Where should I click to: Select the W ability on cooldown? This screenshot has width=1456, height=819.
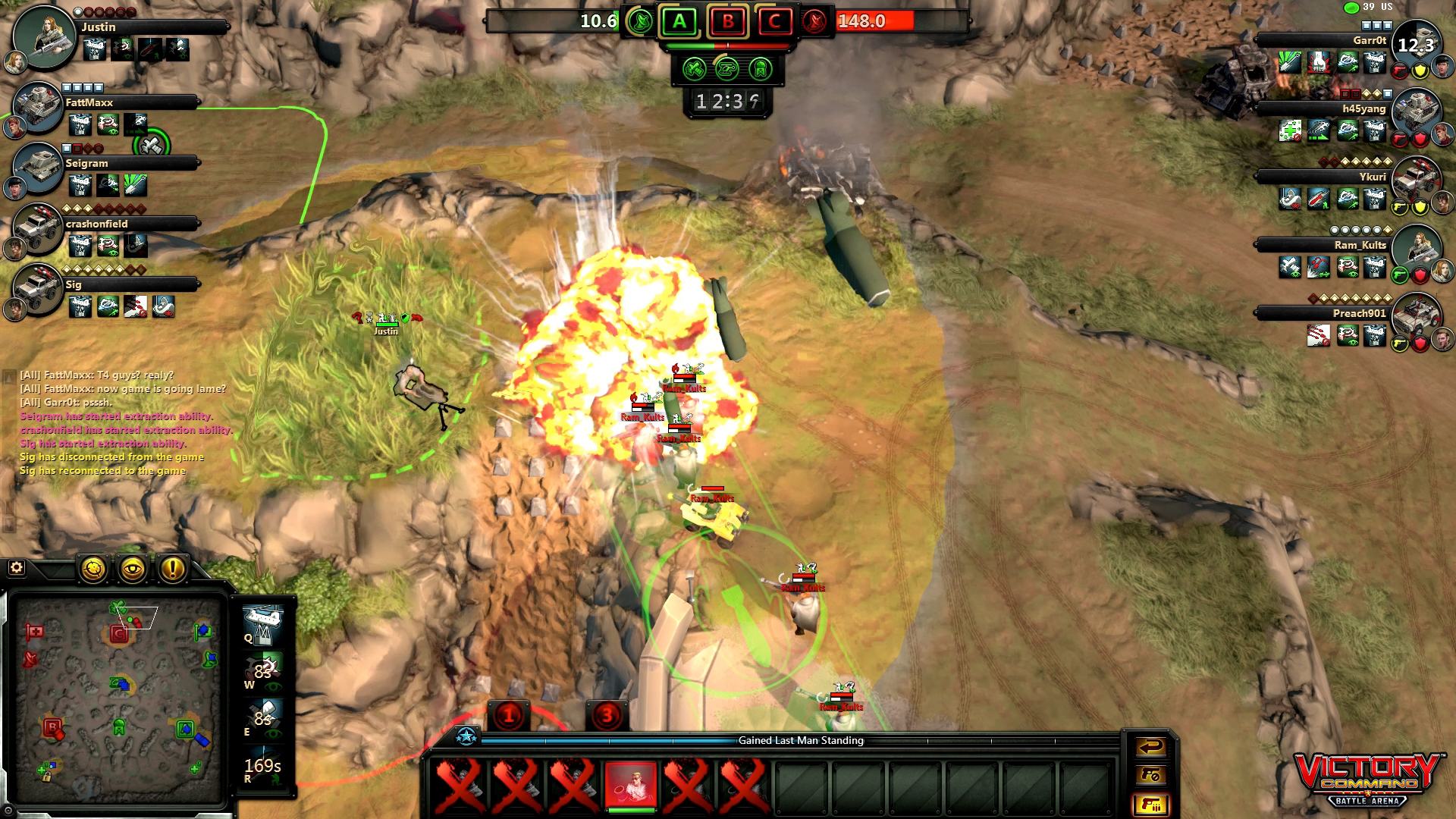tap(262, 671)
